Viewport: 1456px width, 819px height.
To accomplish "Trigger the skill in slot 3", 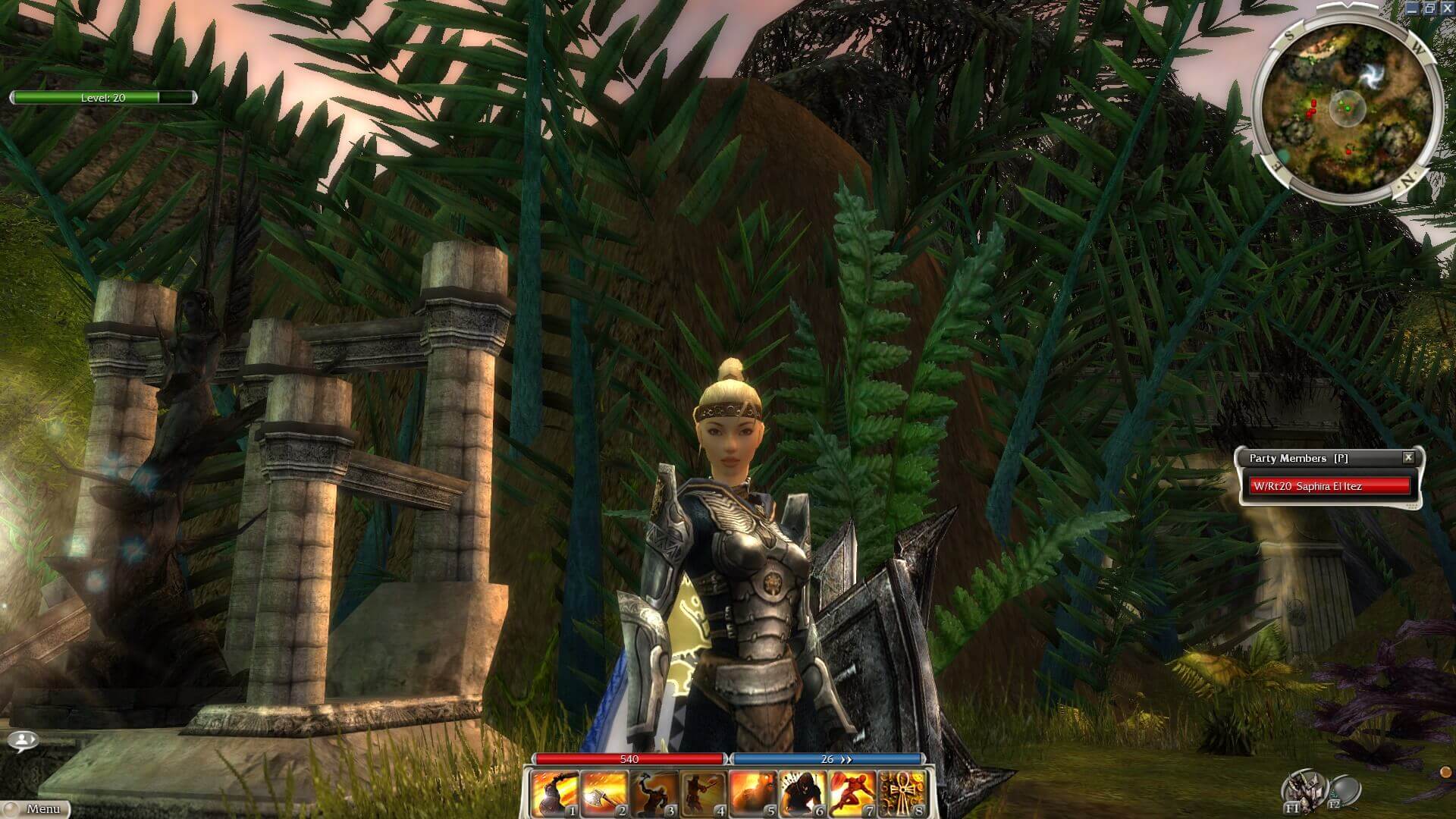I will pyautogui.click(x=654, y=792).
